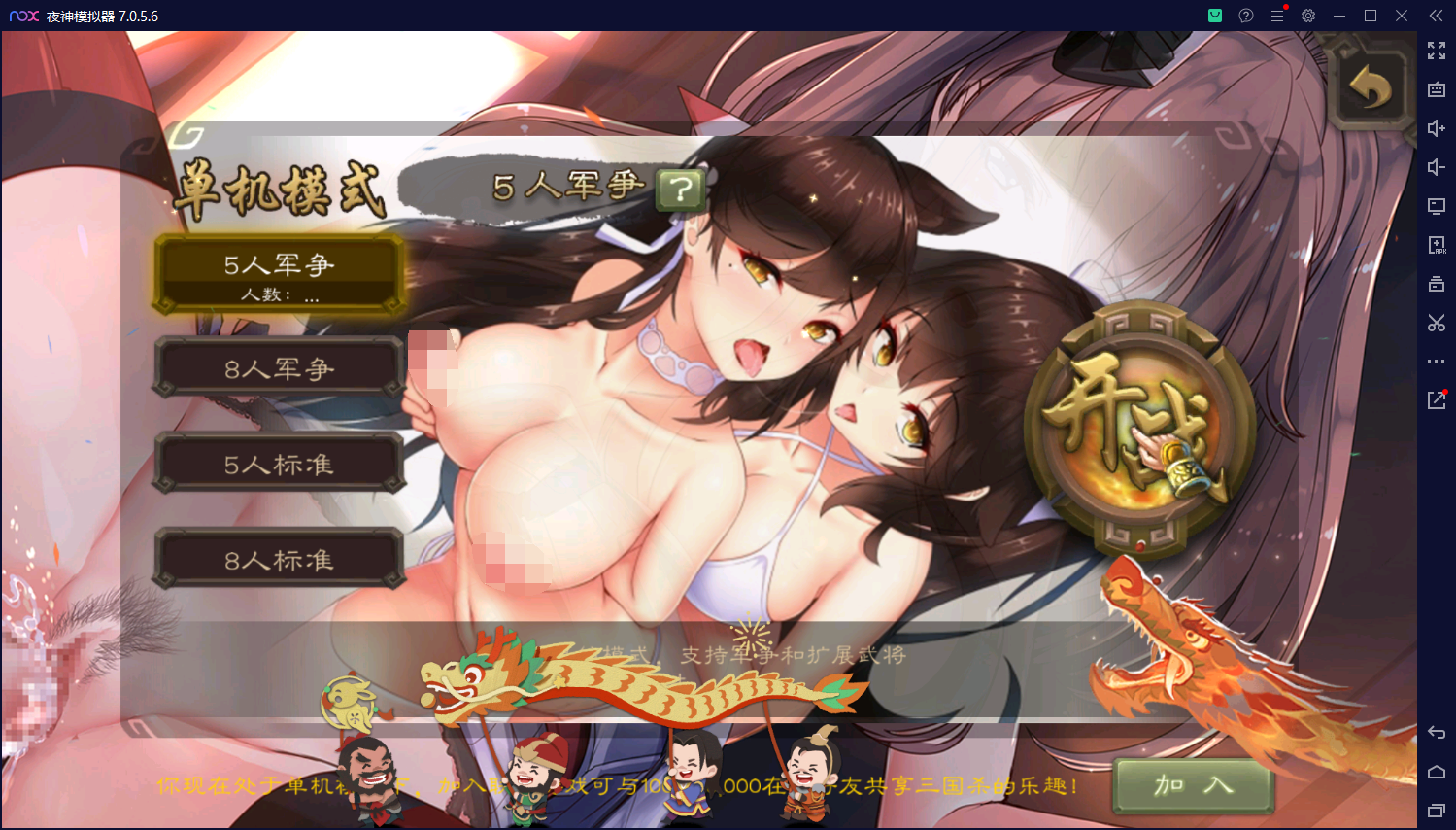Pick the 8人标准 mode

pos(279,560)
